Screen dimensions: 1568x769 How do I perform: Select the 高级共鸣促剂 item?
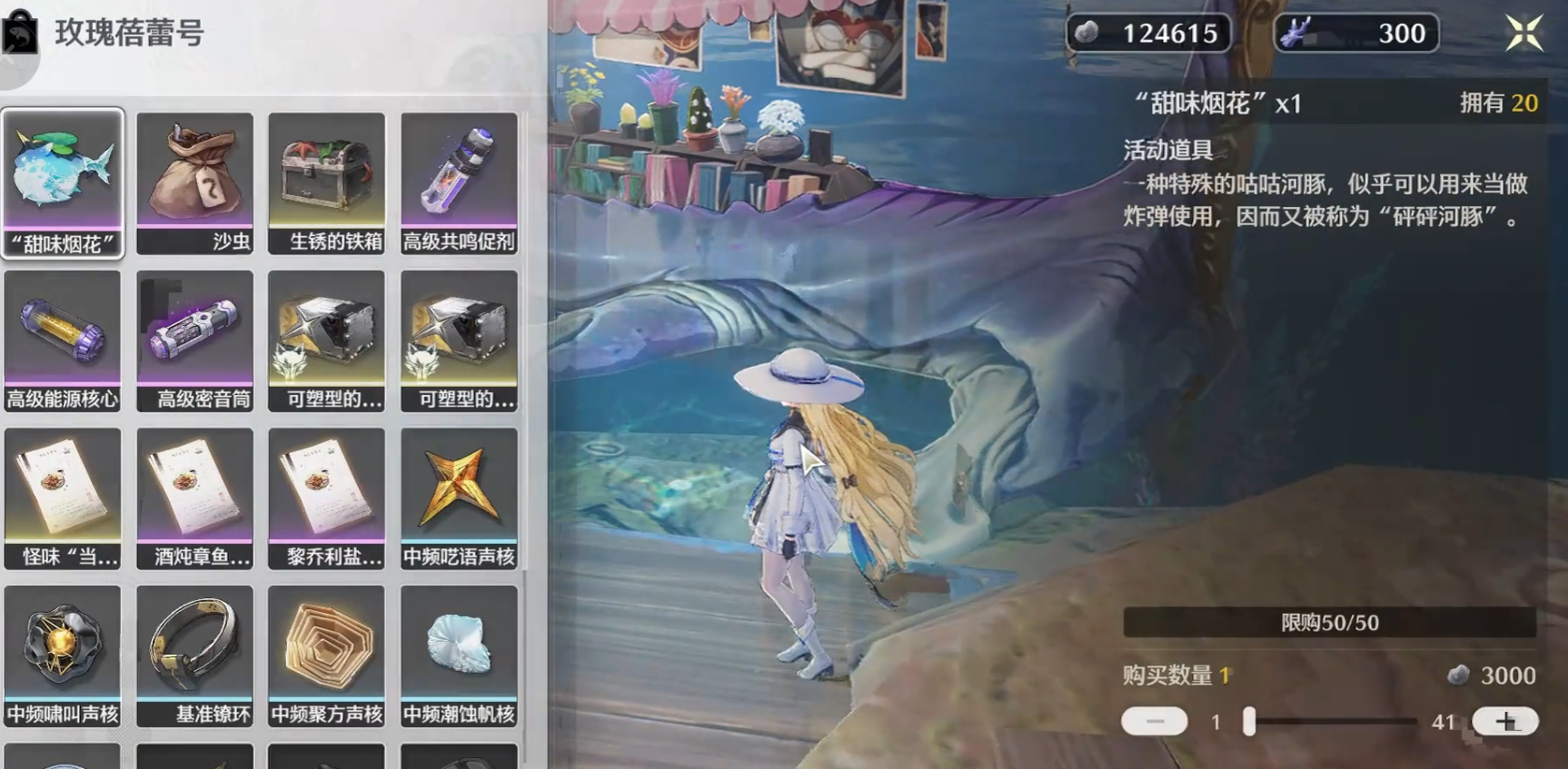[459, 180]
